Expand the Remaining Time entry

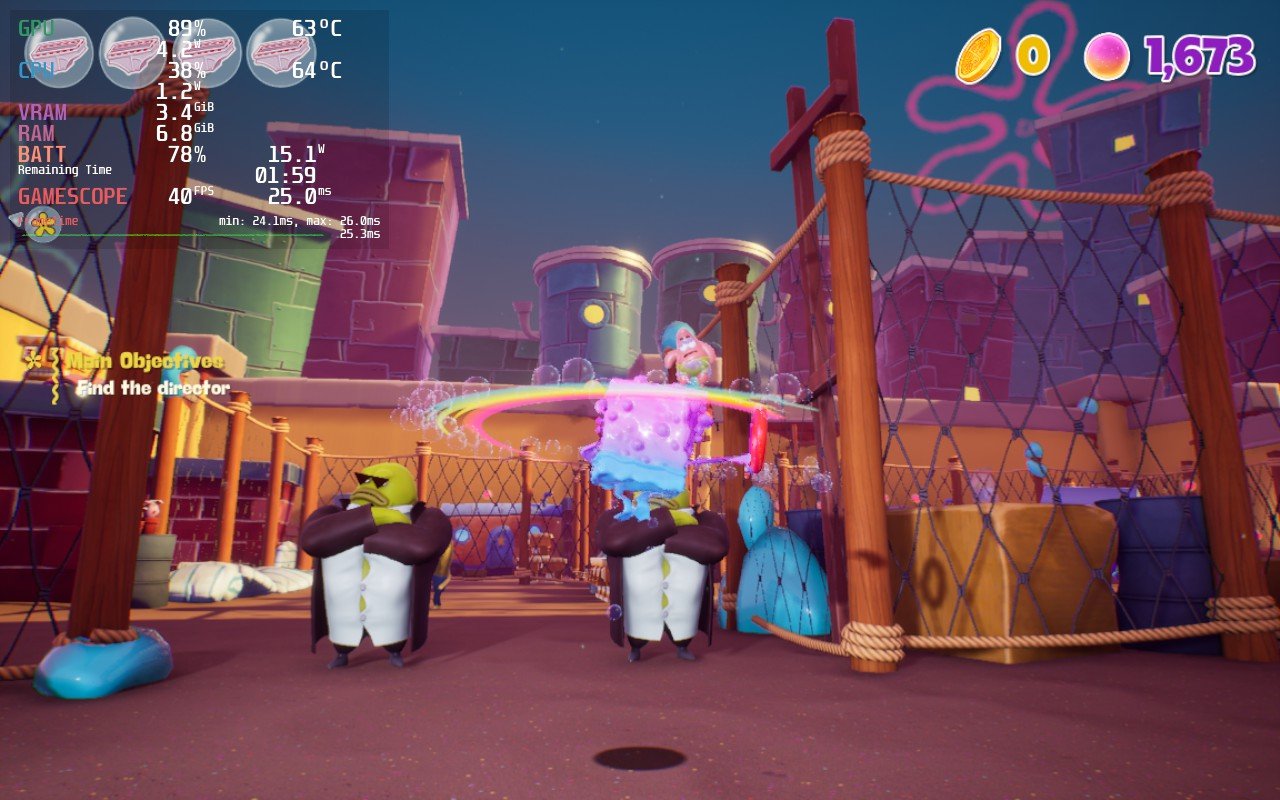(x=65, y=170)
